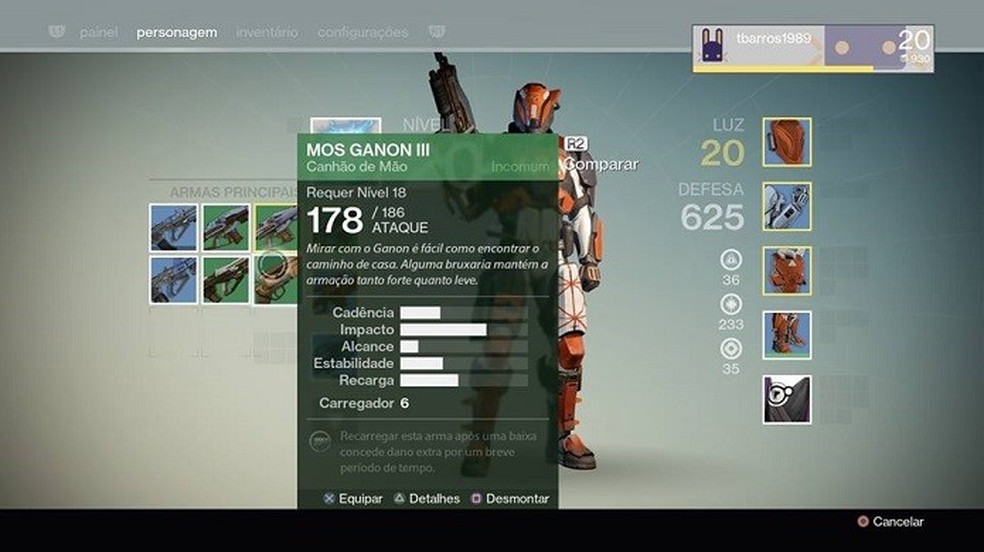Switch to the painel tab
984x552 pixels.
(99, 32)
